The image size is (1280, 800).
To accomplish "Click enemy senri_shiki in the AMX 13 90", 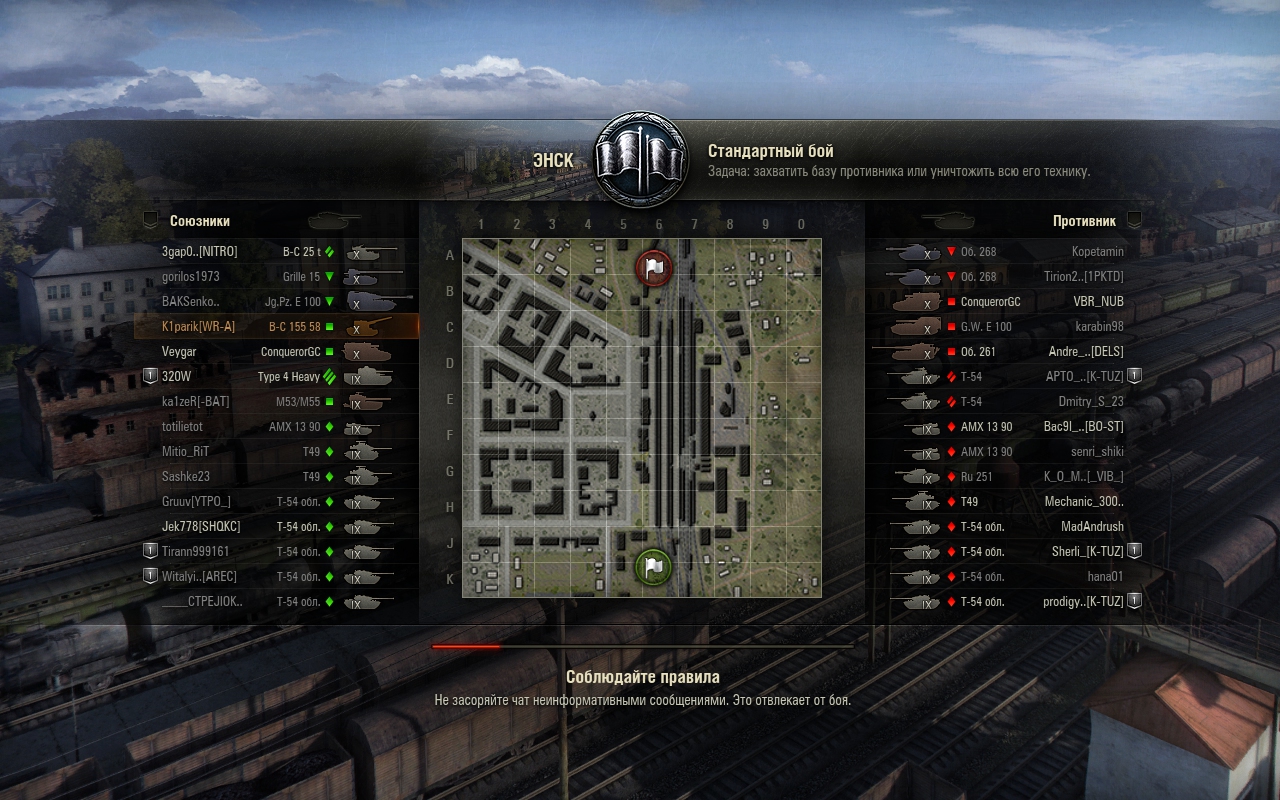I will [1005, 452].
